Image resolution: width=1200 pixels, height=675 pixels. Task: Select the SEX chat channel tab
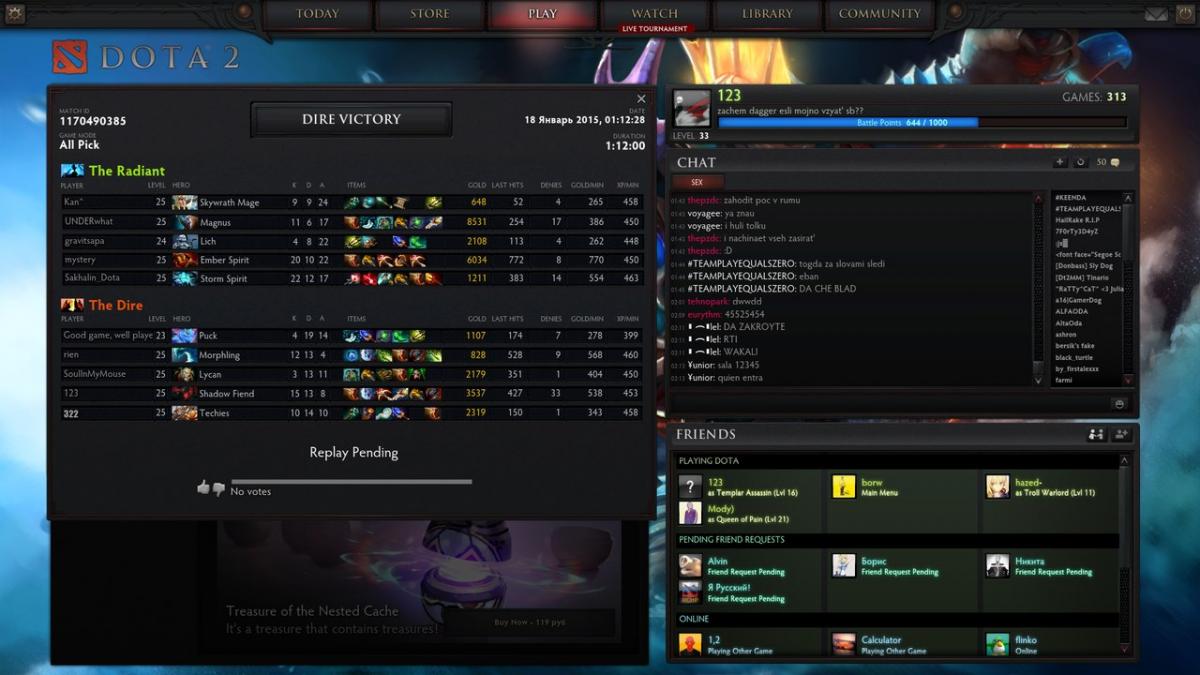click(x=697, y=183)
